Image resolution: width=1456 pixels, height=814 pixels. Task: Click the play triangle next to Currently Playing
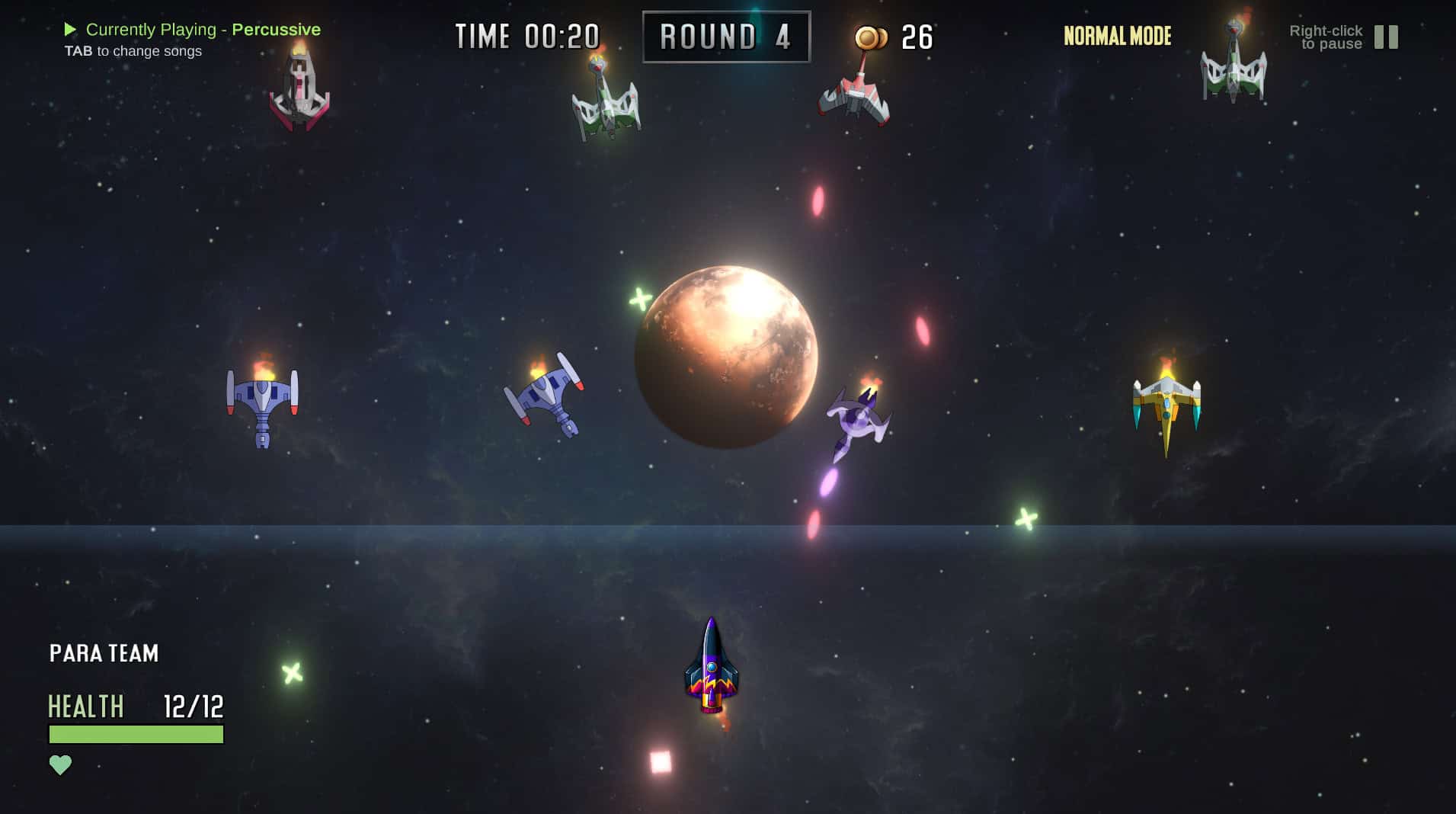pos(71,29)
